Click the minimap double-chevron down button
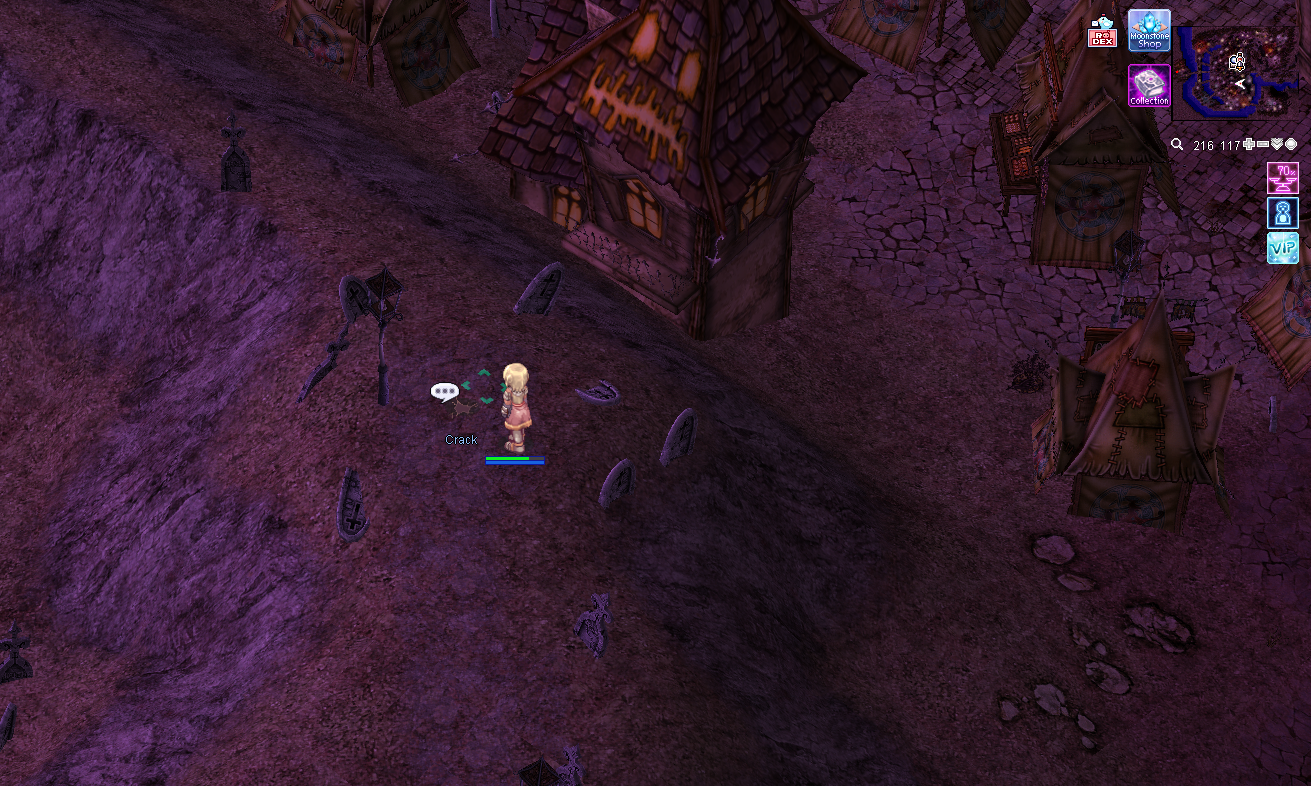Image resolution: width=1311 pixels, height=786 pixels. 1277,145
